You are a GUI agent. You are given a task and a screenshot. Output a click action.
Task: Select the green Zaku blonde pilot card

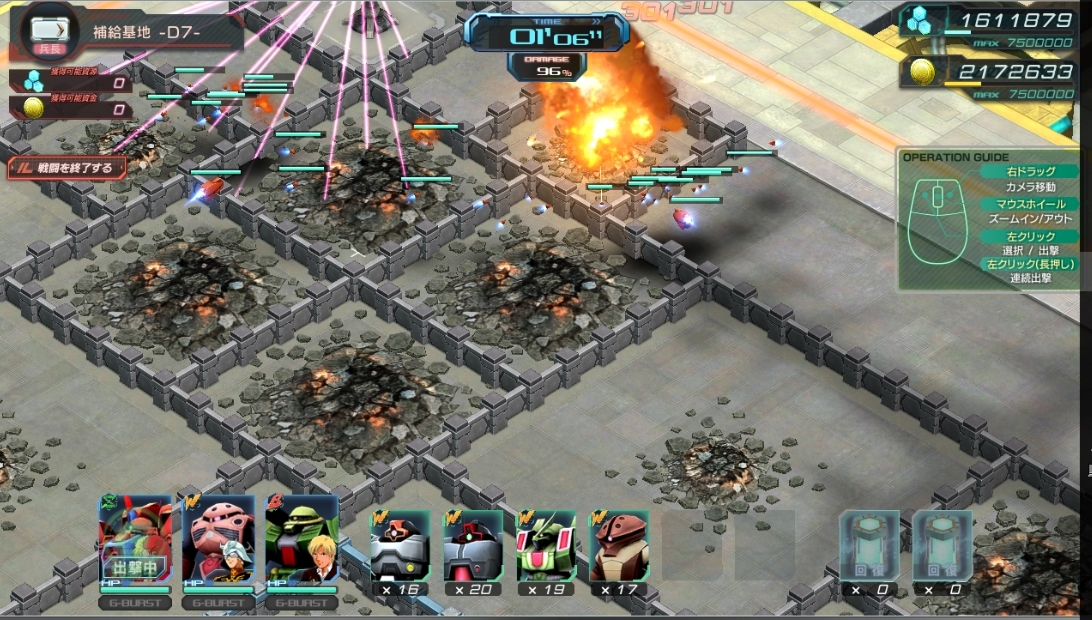(301, 541)
